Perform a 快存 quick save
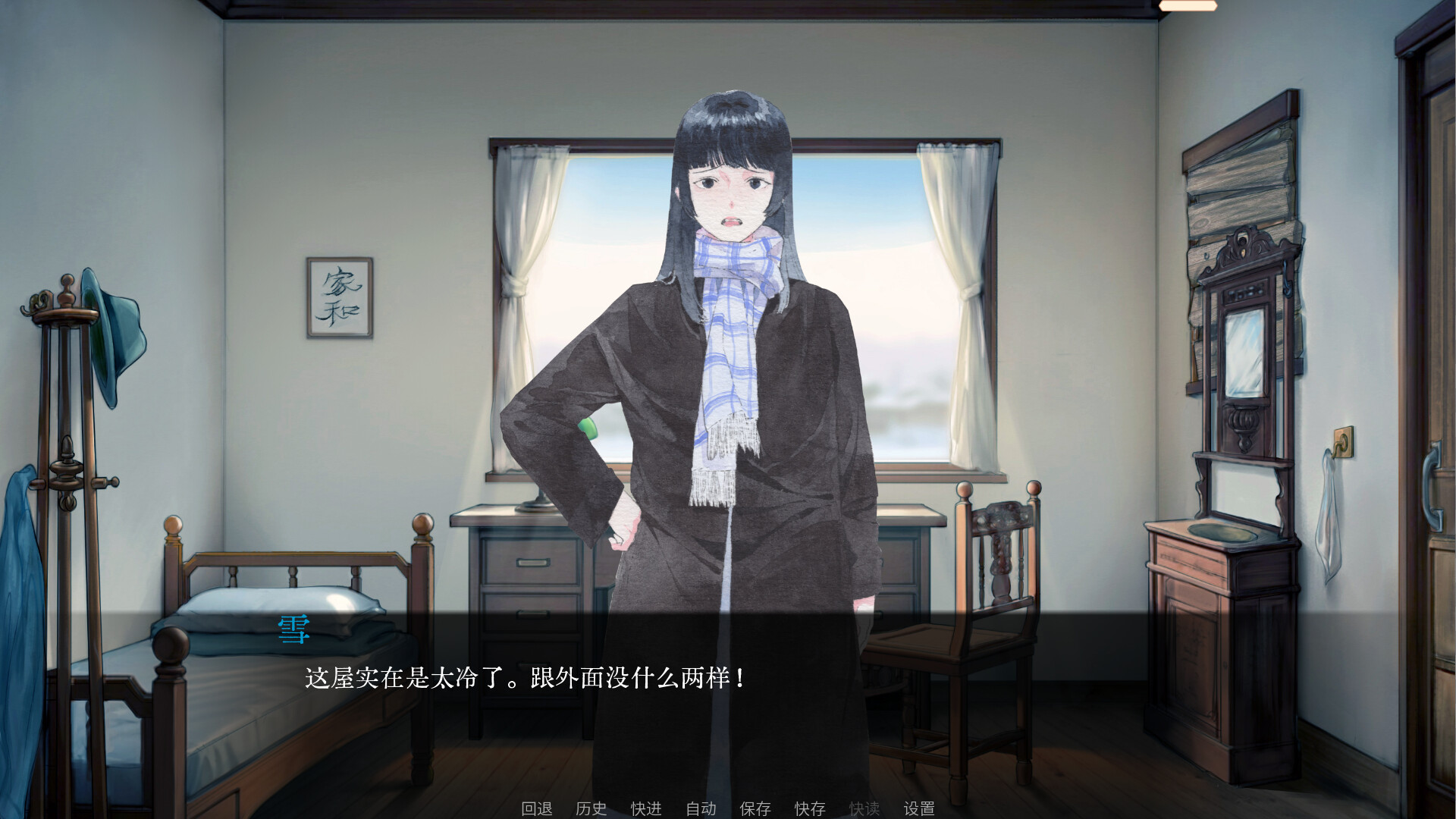 pos(811,808)
